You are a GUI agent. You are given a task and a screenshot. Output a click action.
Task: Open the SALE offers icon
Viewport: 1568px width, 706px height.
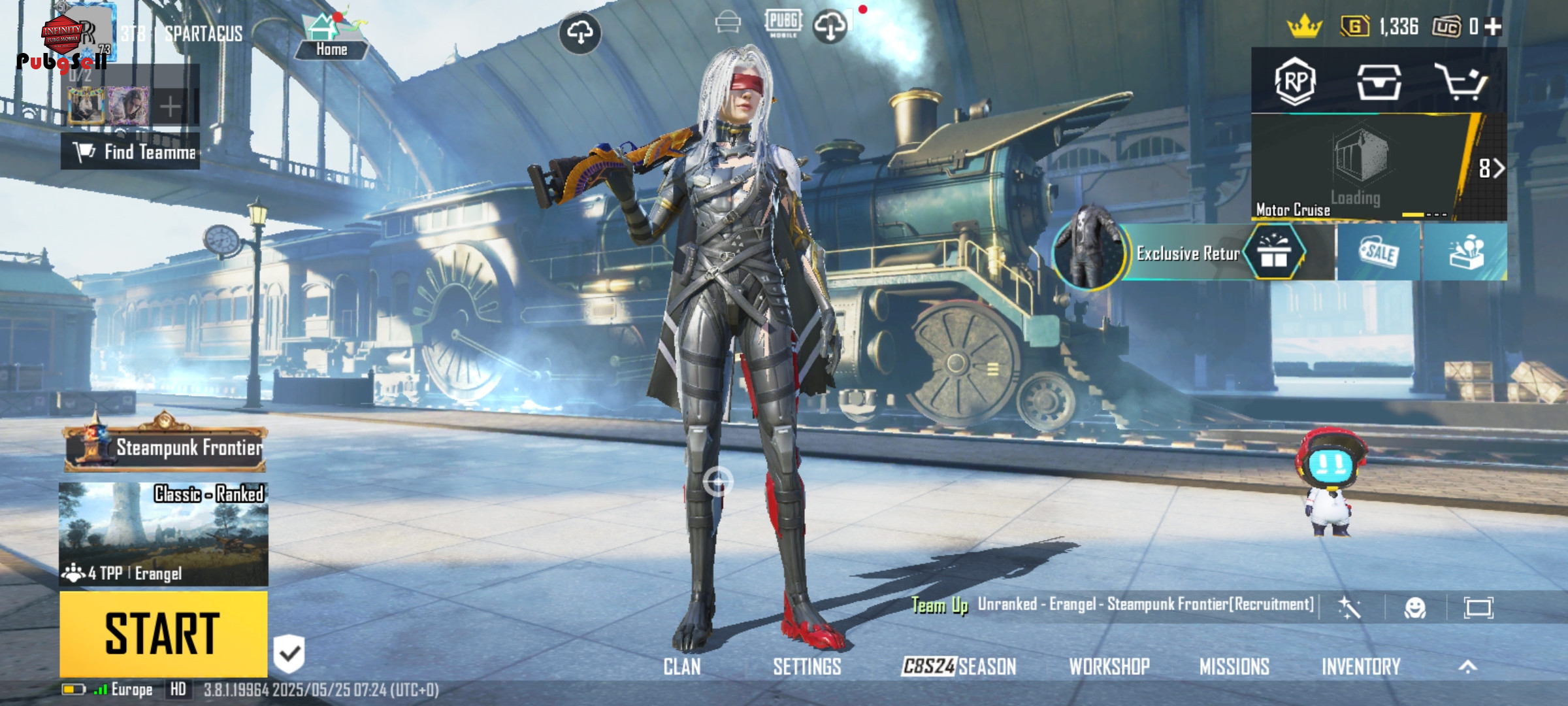(x=1379, y=252)
